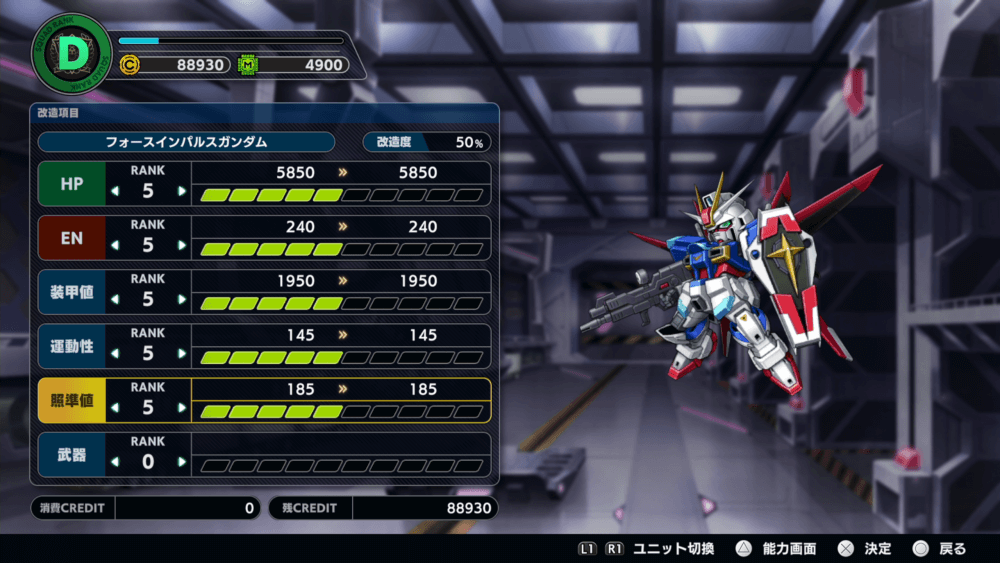1000x563 pixels.
Task: Increase 照準値 rank with right arrow
Action: [181, 408]
